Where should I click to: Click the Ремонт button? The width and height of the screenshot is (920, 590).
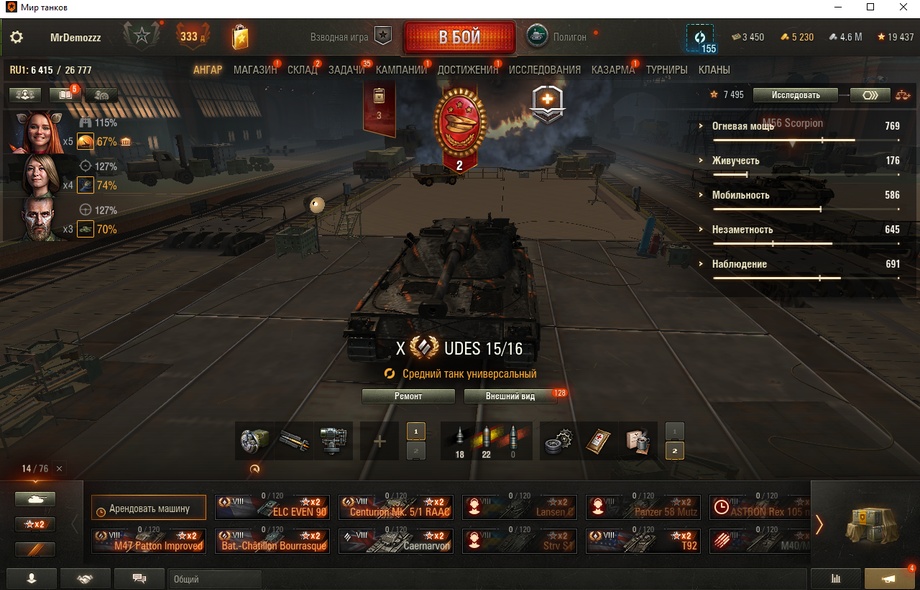408,396
